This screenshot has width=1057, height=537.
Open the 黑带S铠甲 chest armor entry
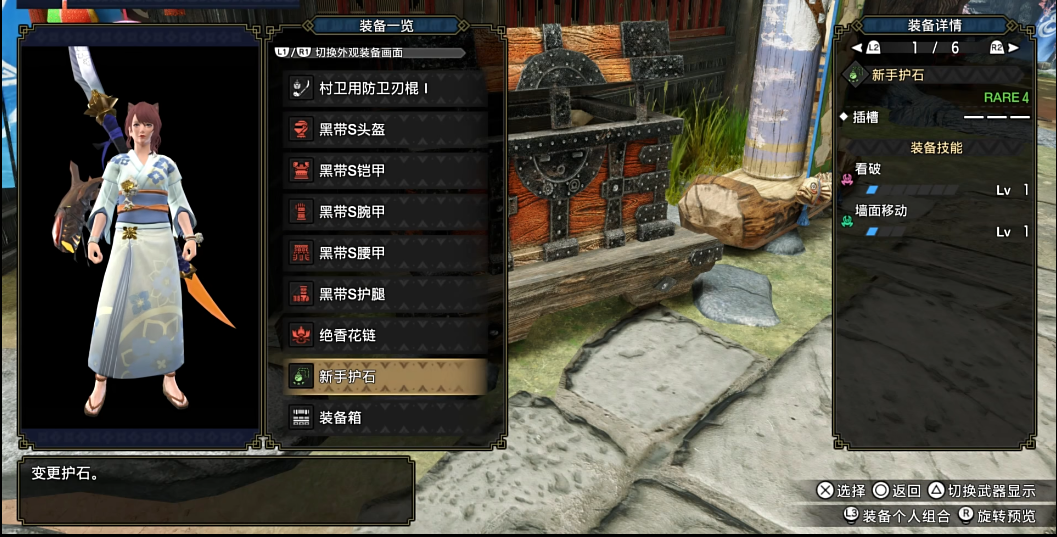(x=385, y=170)
